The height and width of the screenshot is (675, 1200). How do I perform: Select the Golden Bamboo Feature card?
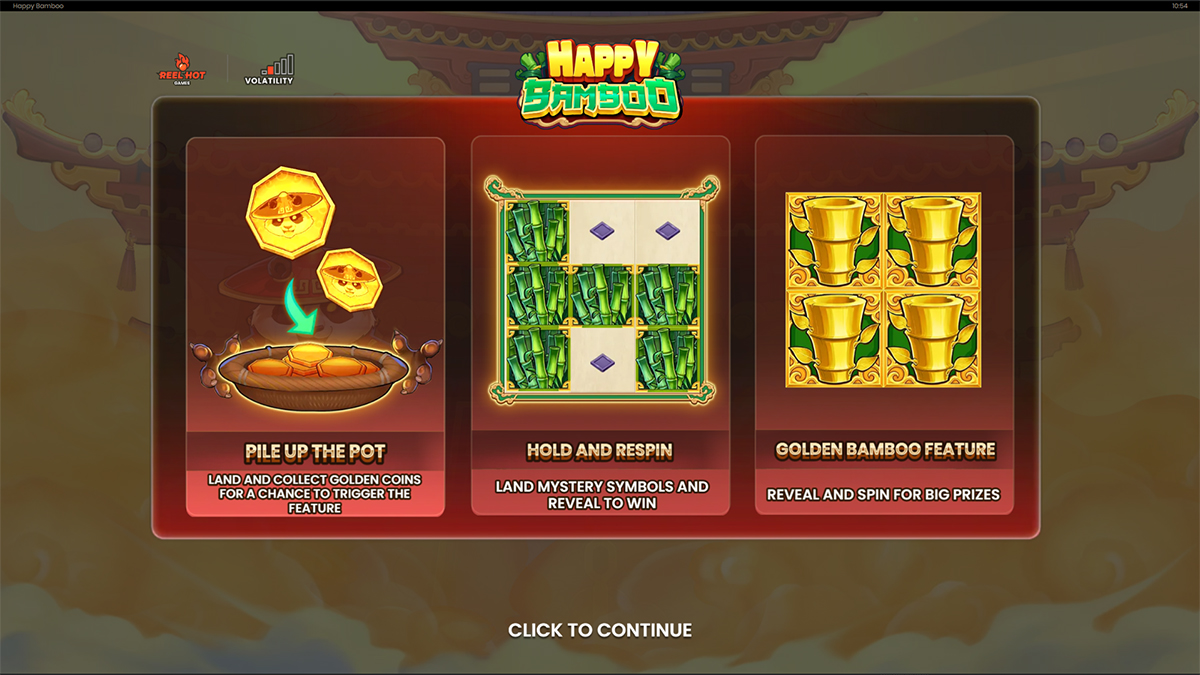(884, 326)
